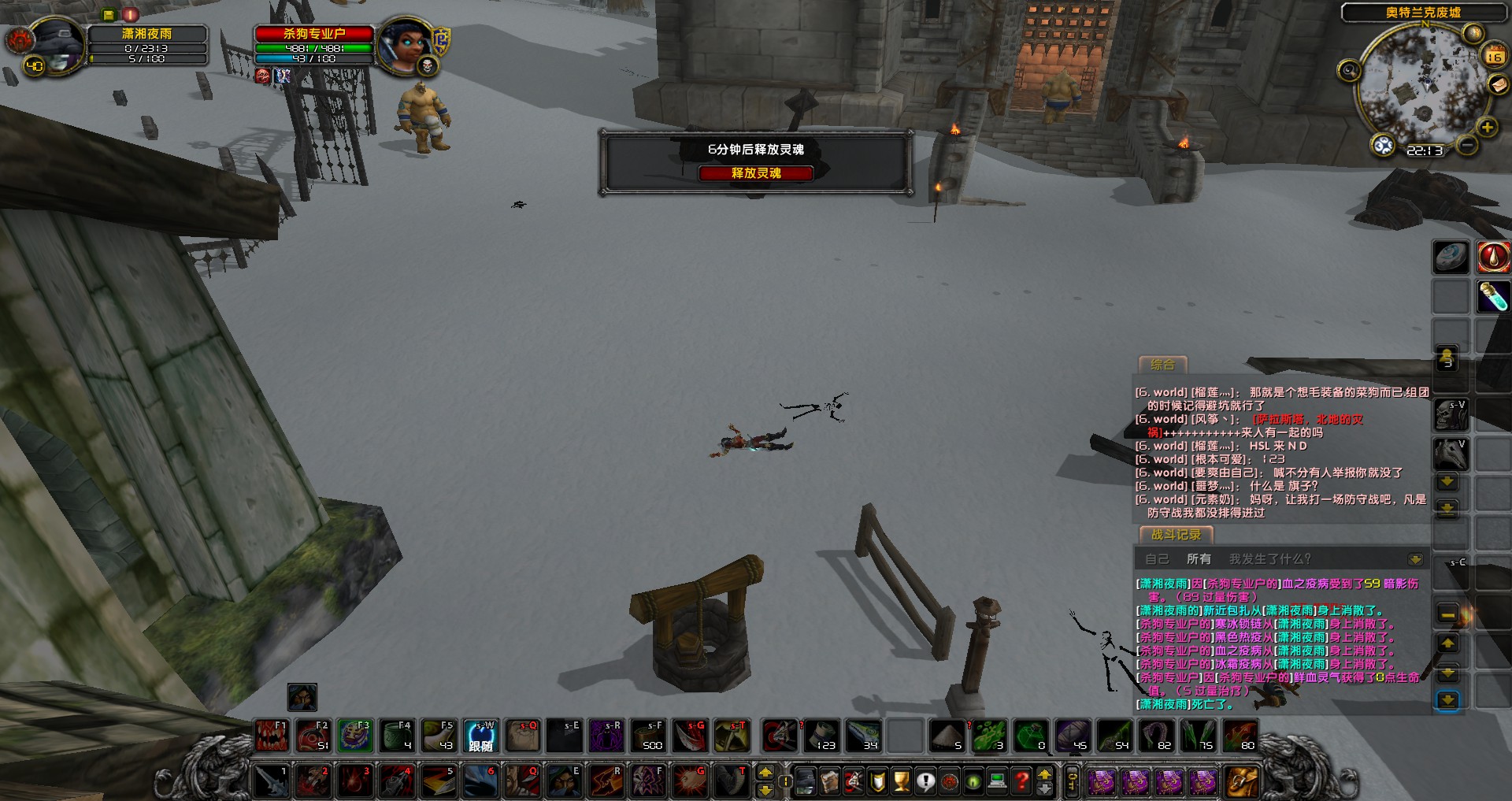Click the 潇湘夜雨 player portrait
The width and height of the screenshot is (1512, 801).
point(57,44)
